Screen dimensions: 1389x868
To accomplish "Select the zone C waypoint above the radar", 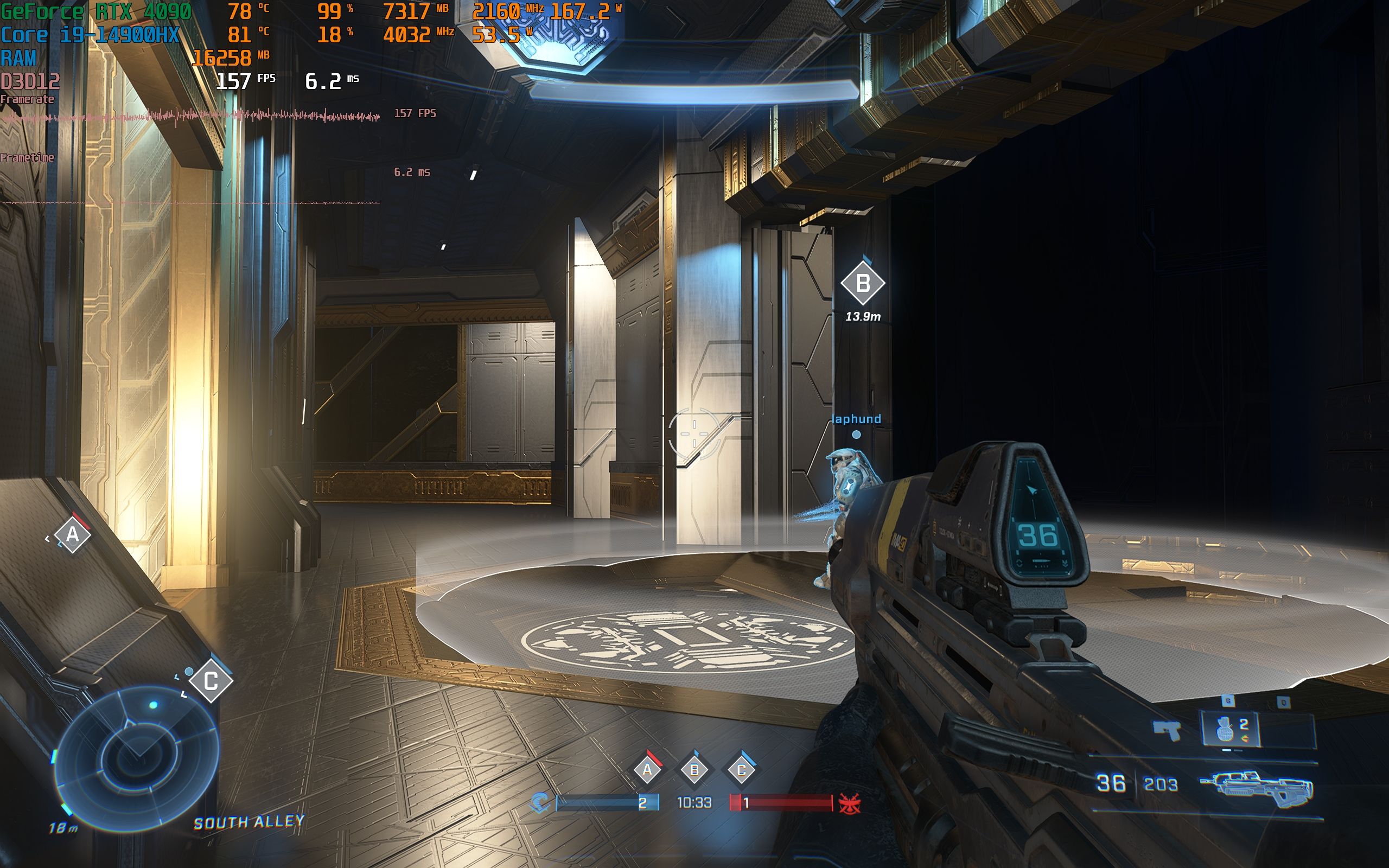I will pyautogui.click(x=211, y=681).
